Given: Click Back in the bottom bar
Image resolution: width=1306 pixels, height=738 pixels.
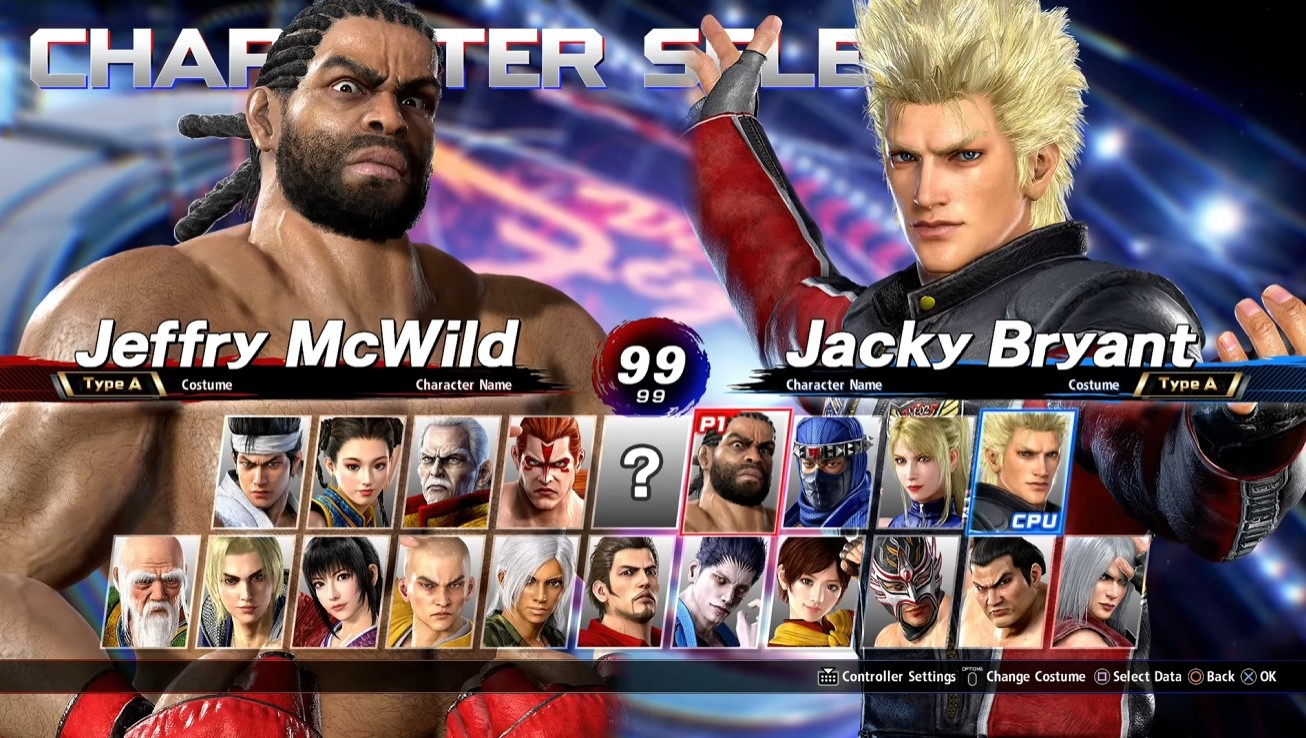Looking at the screenshot, I should [1220, 676].
